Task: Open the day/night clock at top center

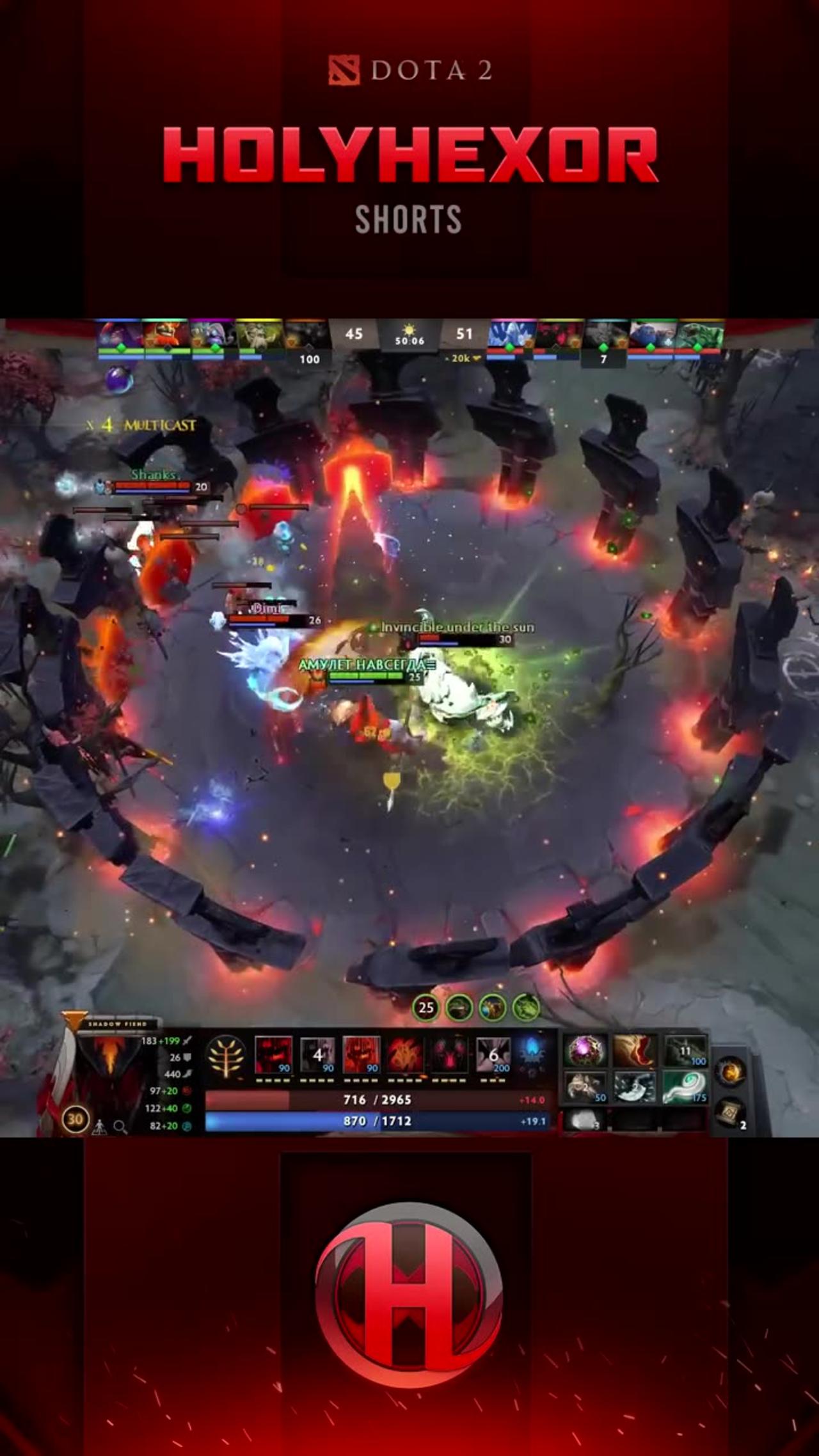Action: click(408, 339)
